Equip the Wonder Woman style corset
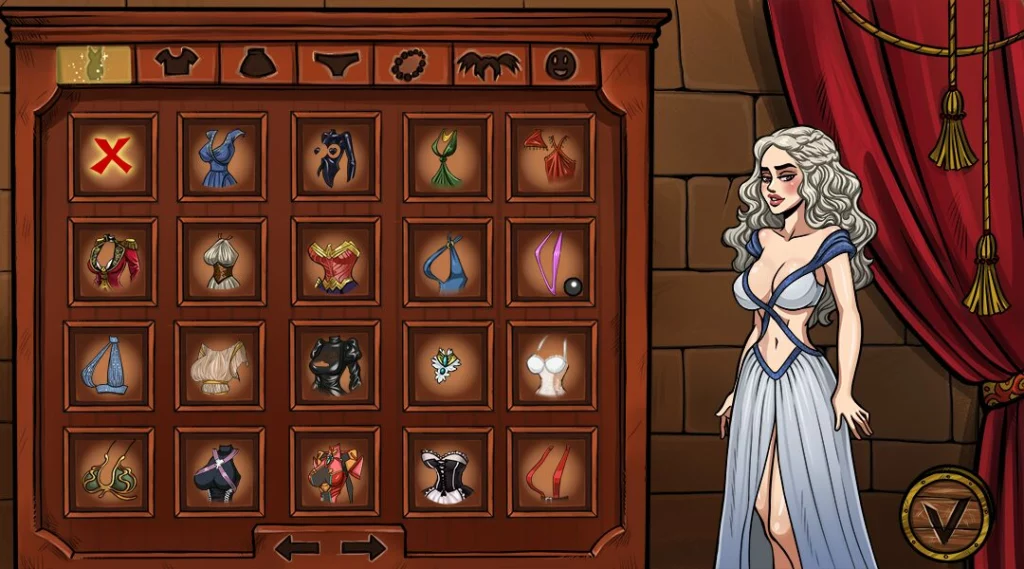The image size is (1024, 569). pos(336,262)
